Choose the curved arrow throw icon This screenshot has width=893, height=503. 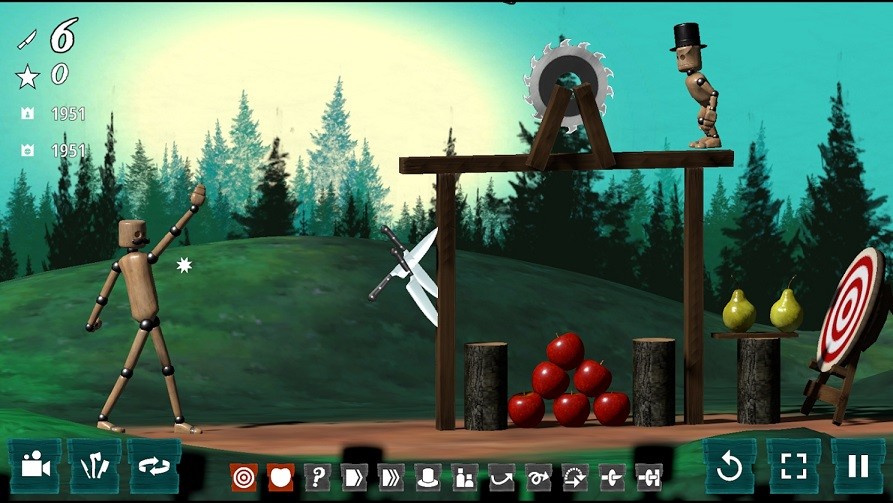501,477
